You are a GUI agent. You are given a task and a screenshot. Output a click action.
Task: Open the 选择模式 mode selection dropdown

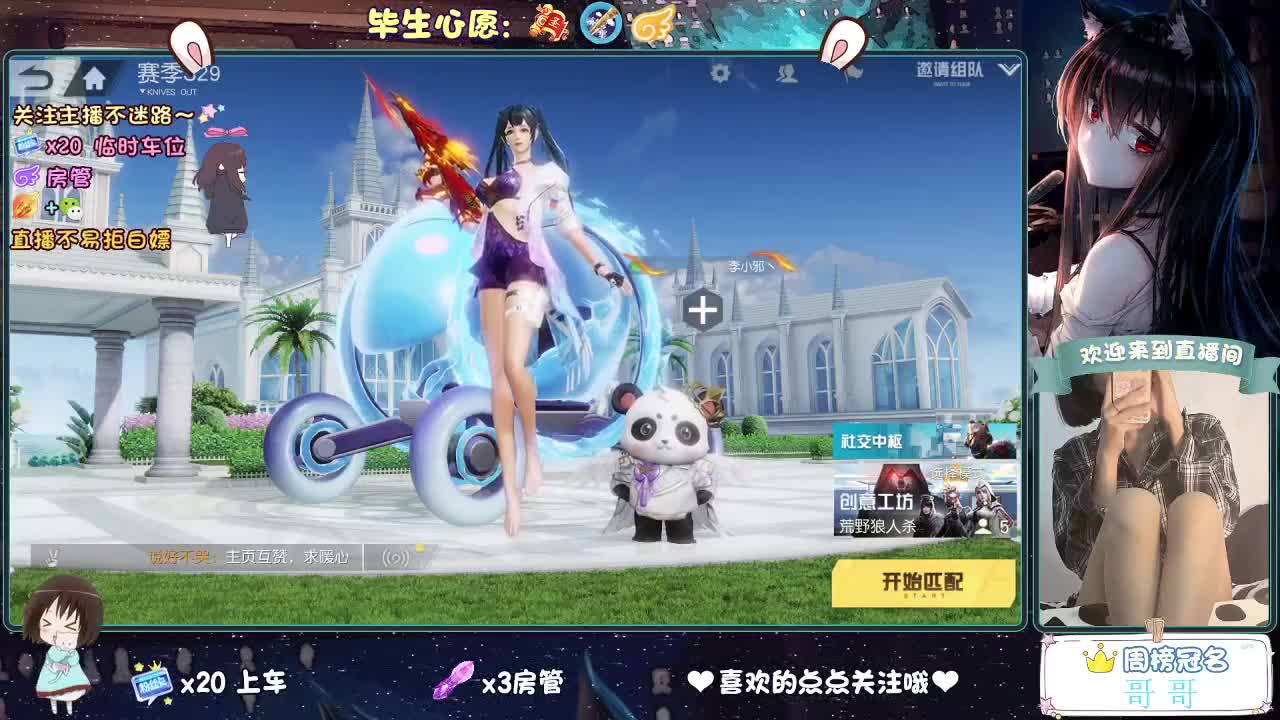point(958,473)
